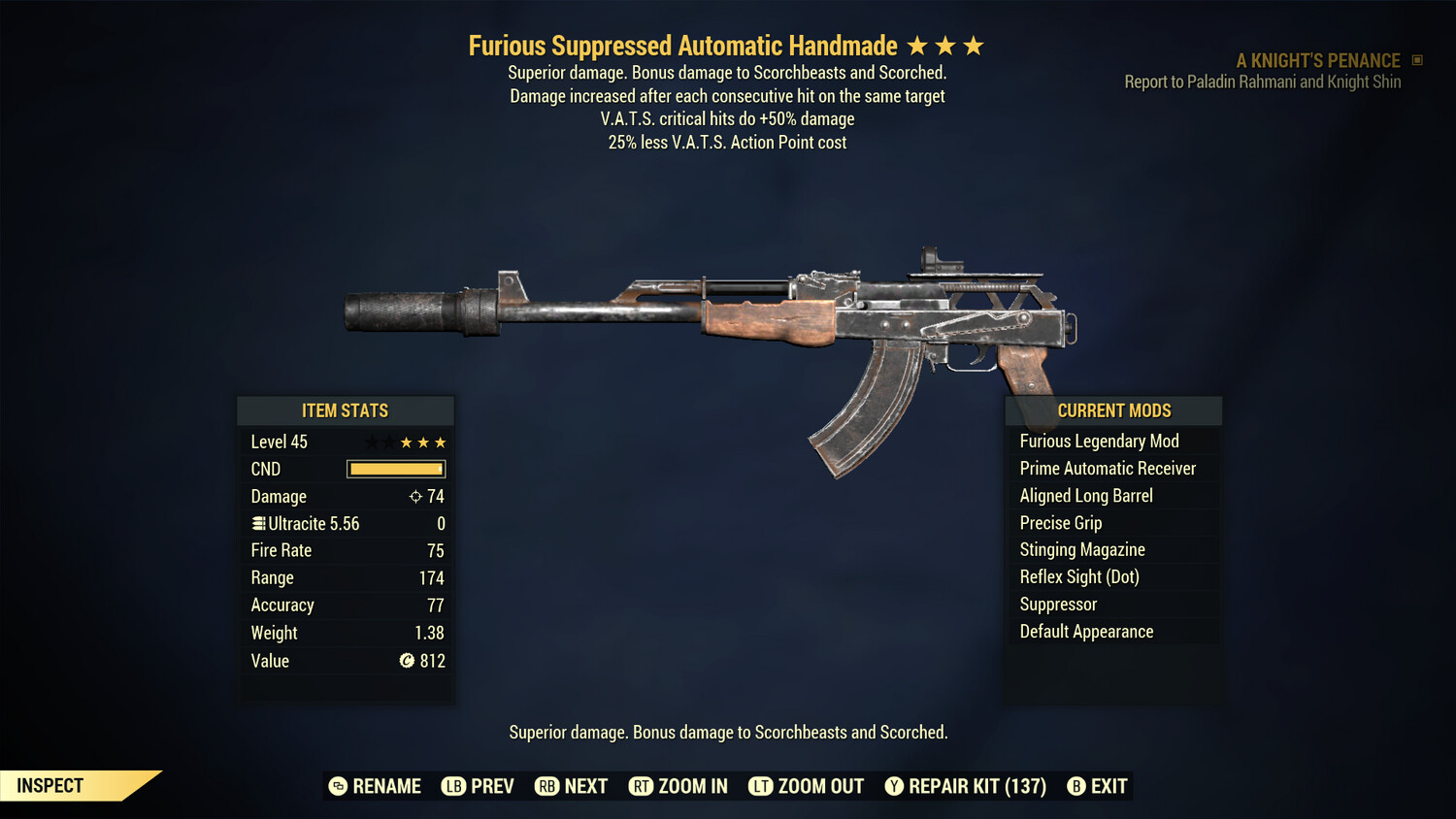Image resolution: width=1456 pixels, height=819 pixels.
Task: Switch to the Inspect tab
Action: click(x=49, y=785)
